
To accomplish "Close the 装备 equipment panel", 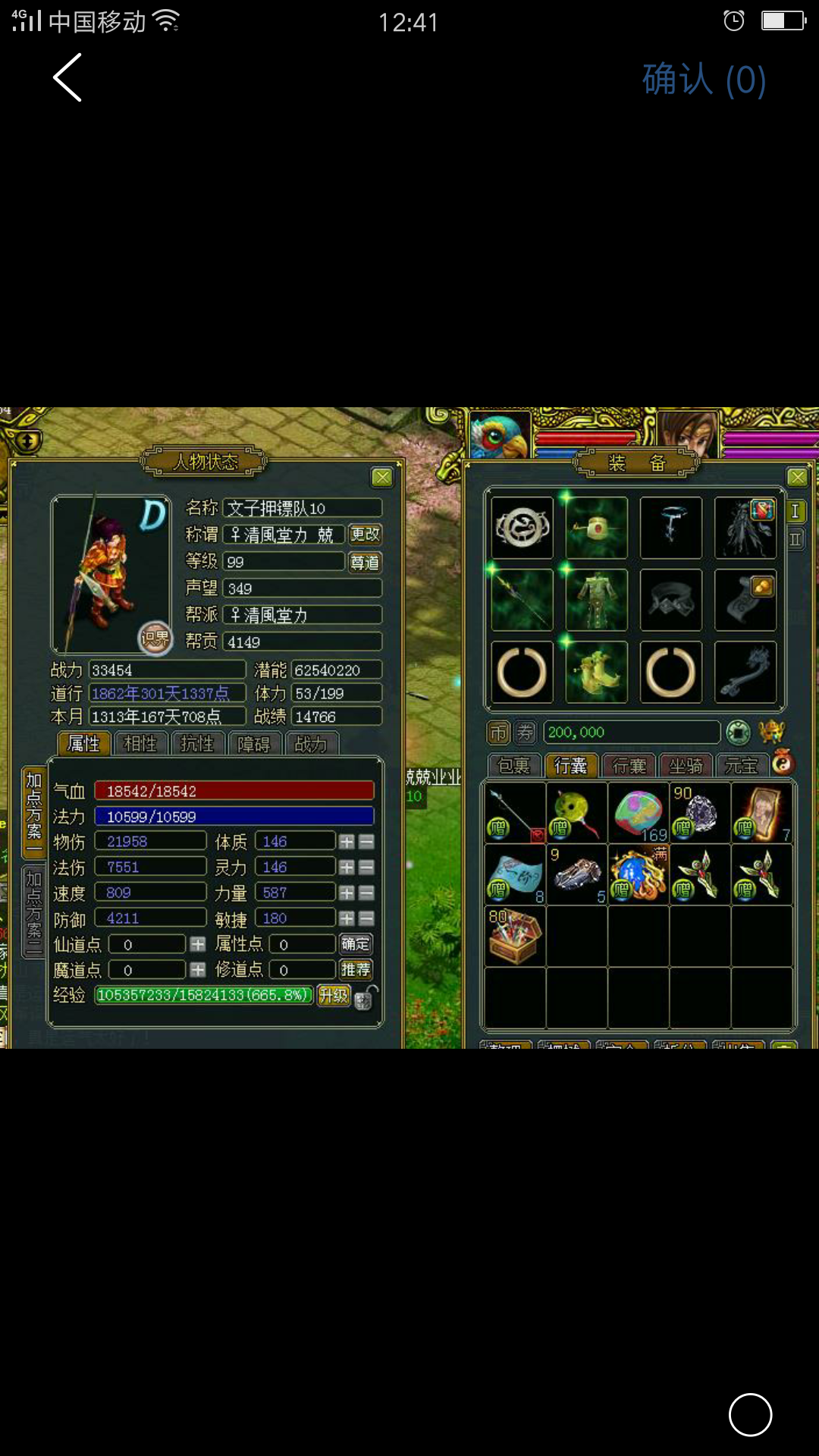I will [x=797, y=477].
